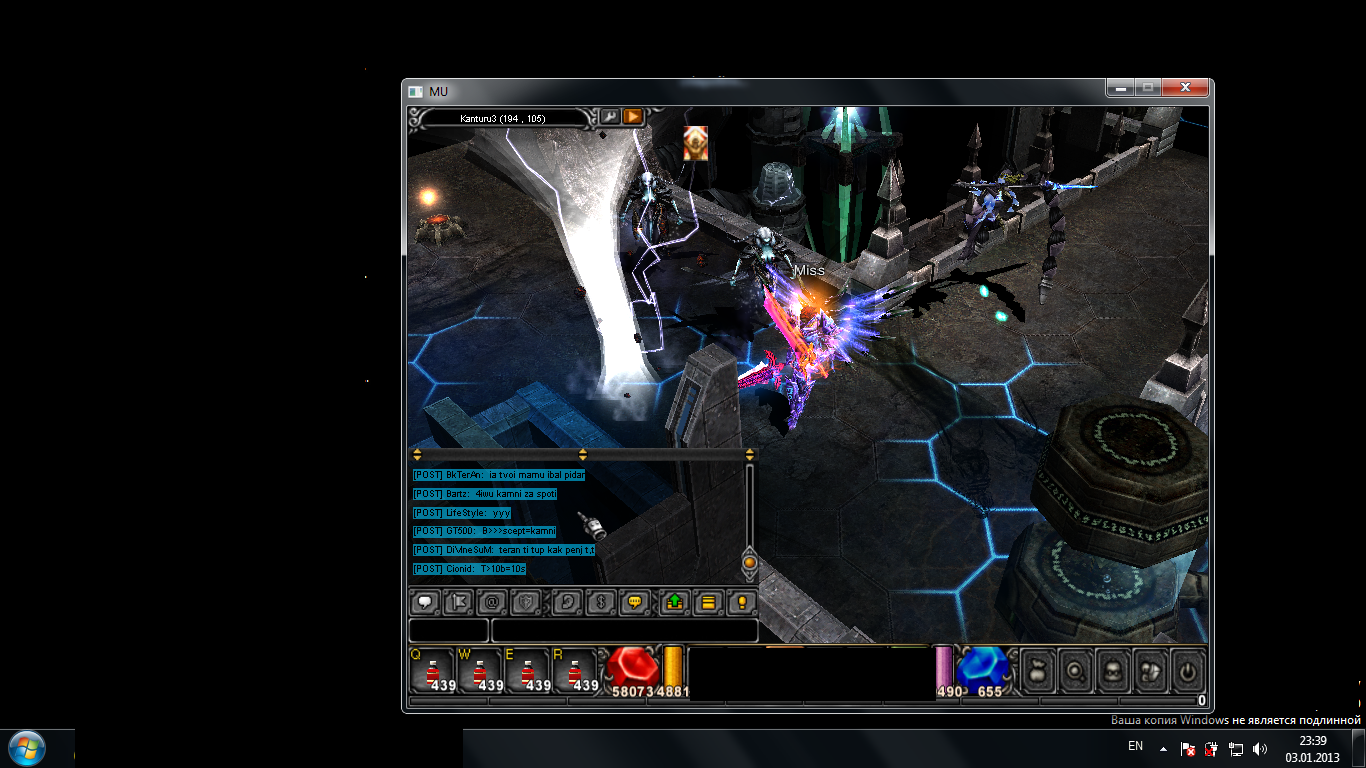Use the potion in slot E
This screenshot has height=768, width=1366.
(527, 670)
